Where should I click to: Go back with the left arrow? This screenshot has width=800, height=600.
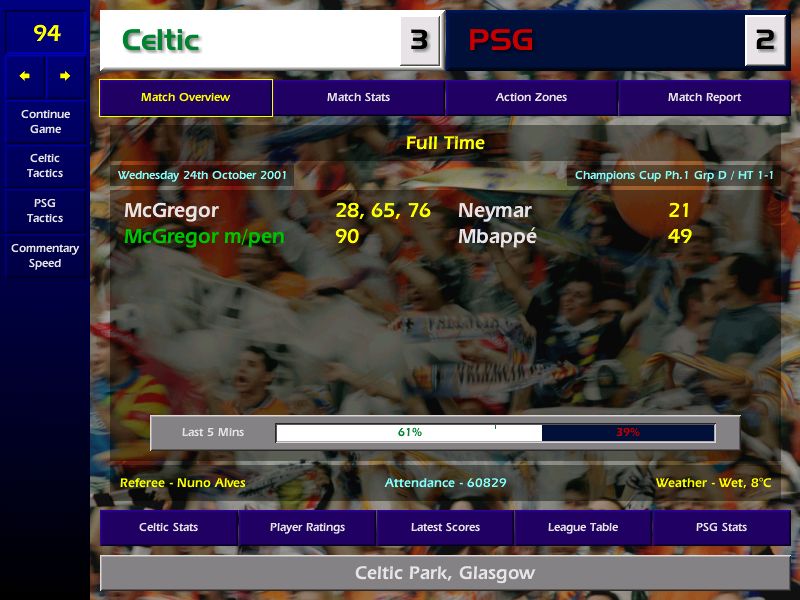point(25,76)
